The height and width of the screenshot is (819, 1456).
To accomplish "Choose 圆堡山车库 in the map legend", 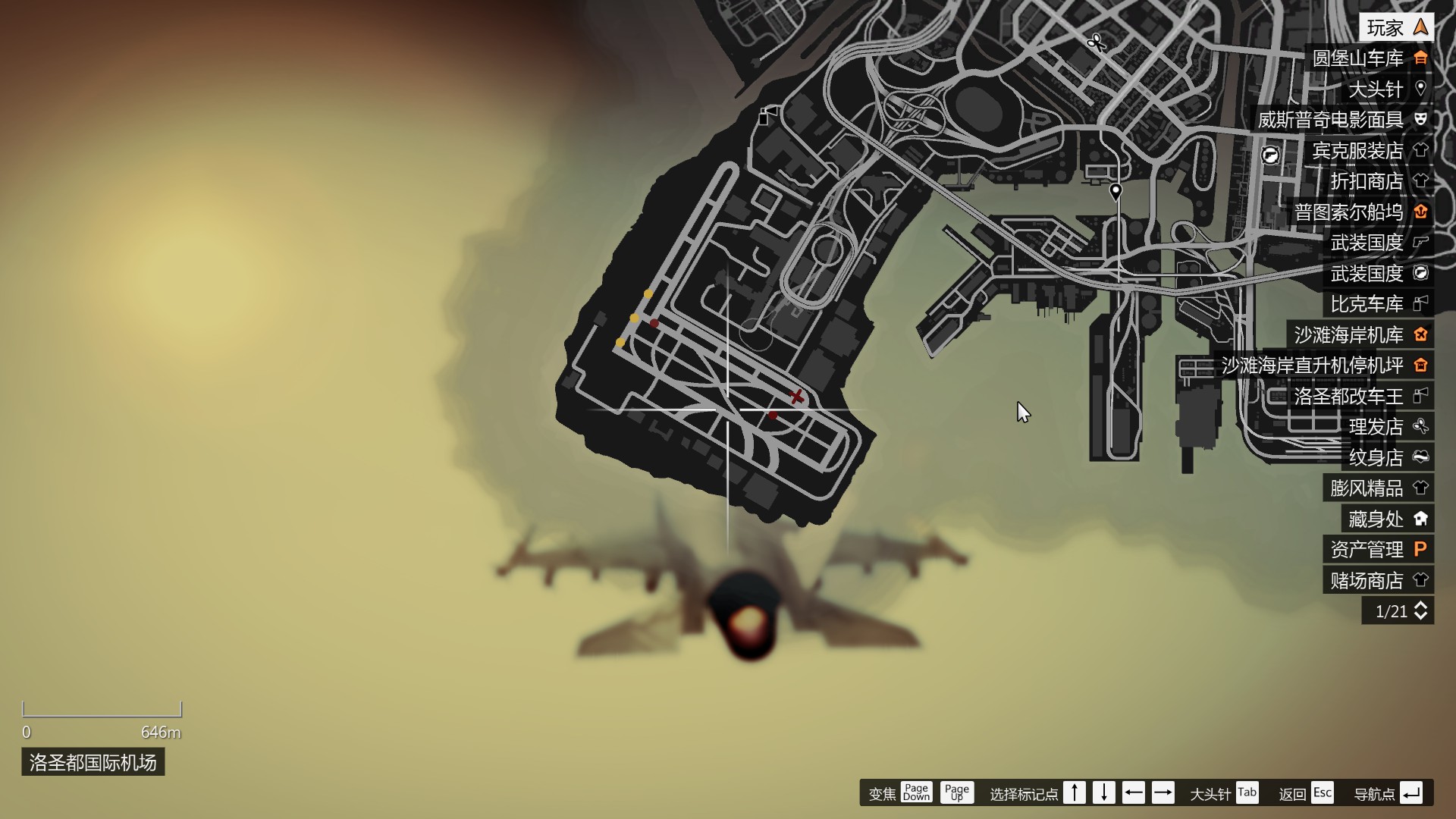I will click(x=1369, y=58).
